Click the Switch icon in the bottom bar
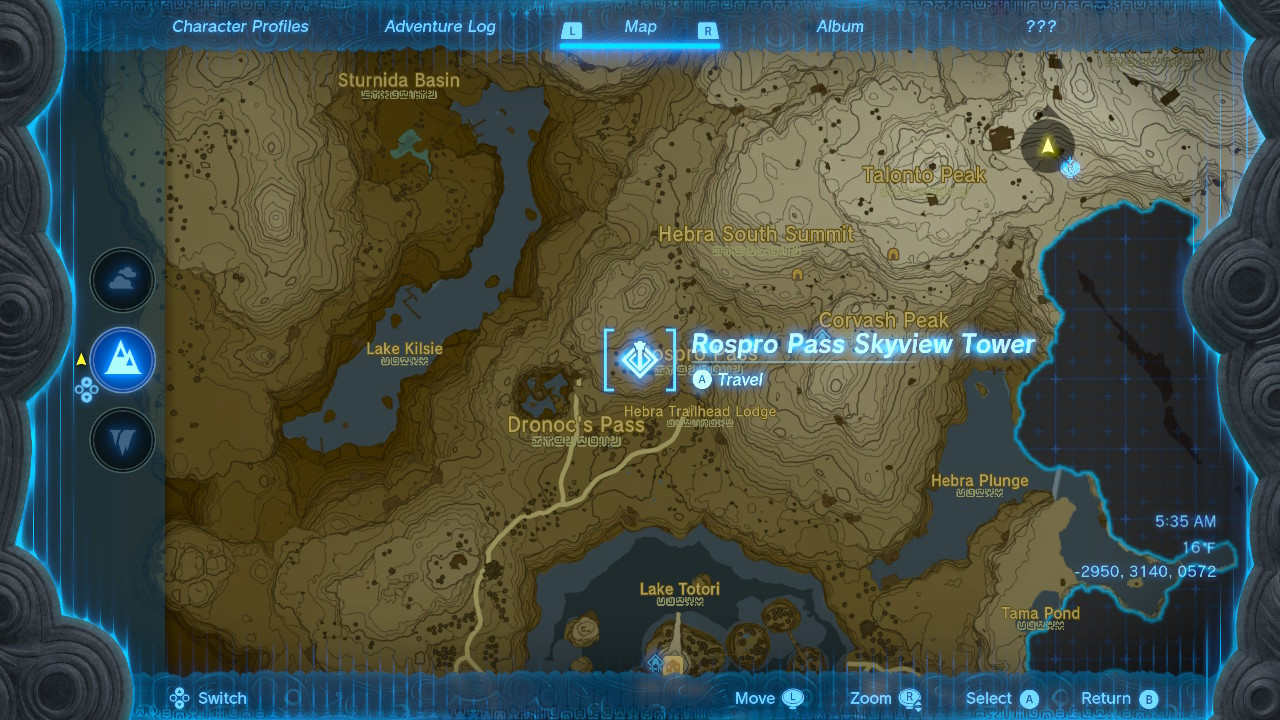 (178, 698)
